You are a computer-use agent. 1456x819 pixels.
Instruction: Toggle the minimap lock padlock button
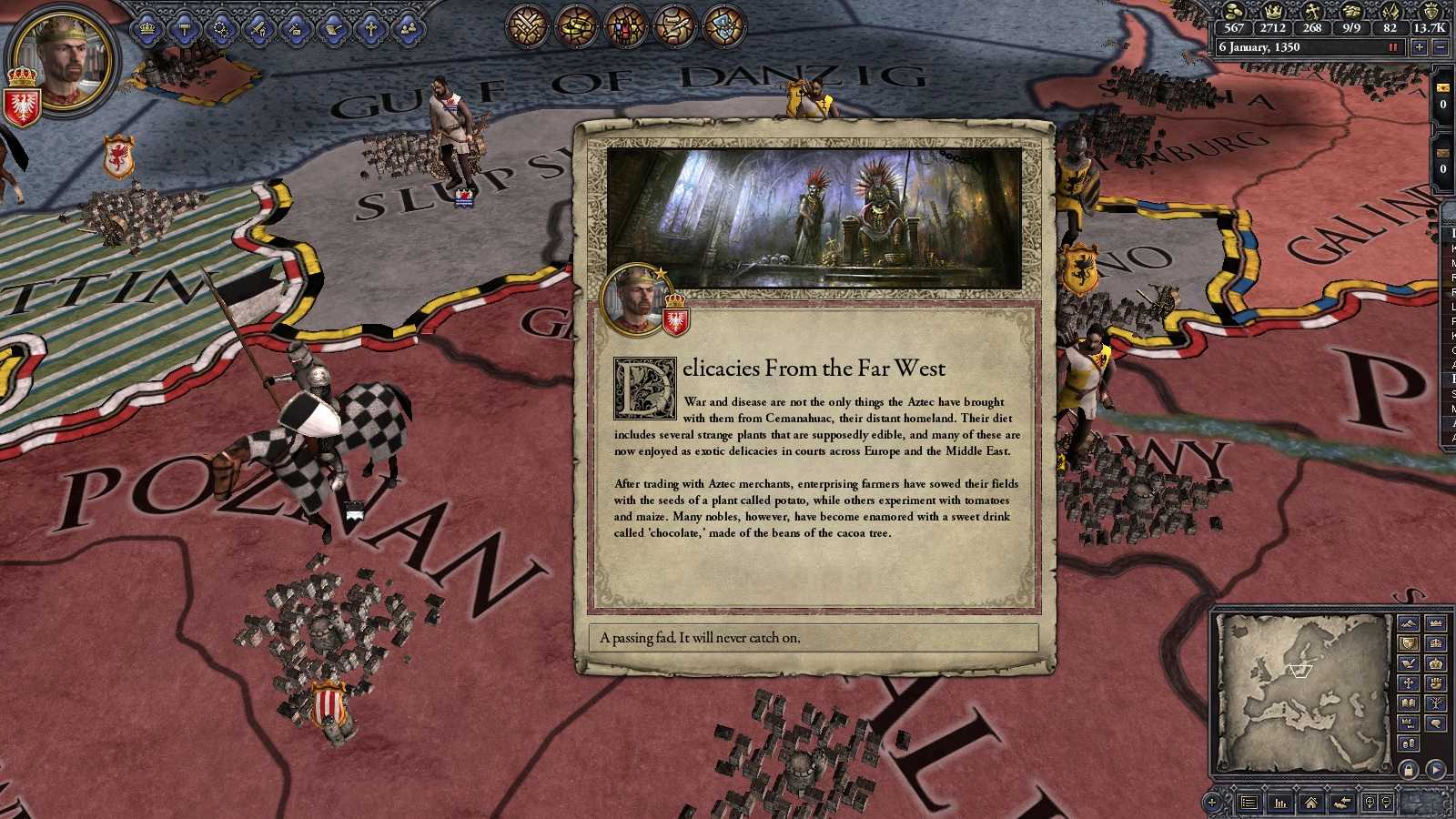1408,770
